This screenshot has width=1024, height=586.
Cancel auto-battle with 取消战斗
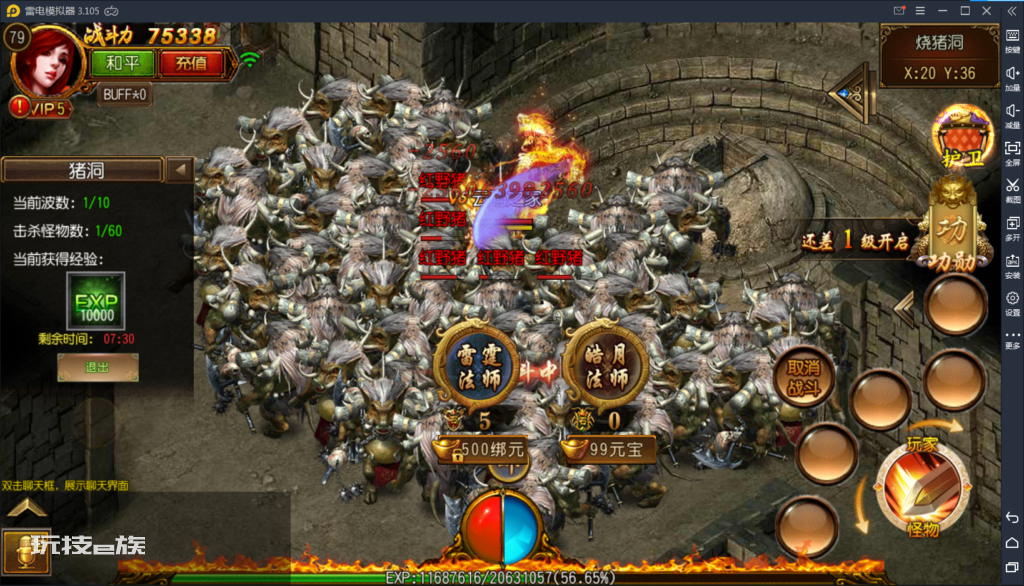tap(803, 374)
